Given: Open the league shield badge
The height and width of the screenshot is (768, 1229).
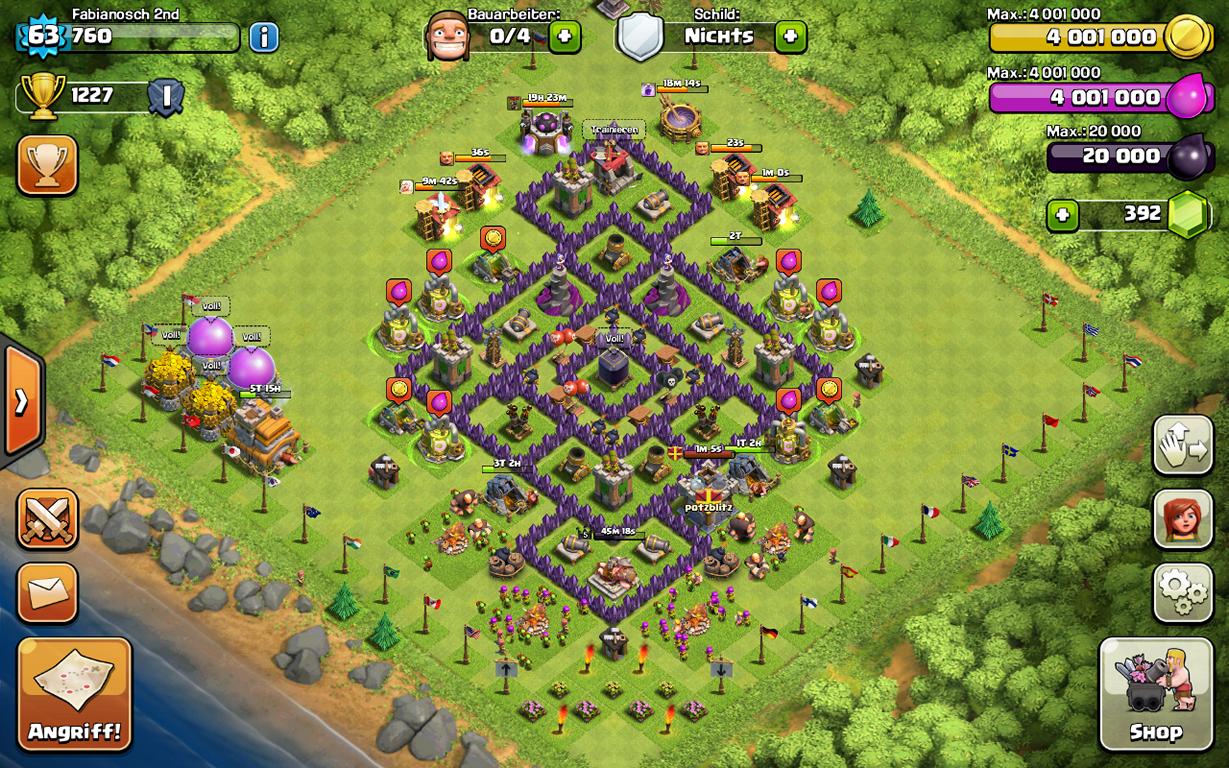Looking at the screenshot, I should pos(166,97).
